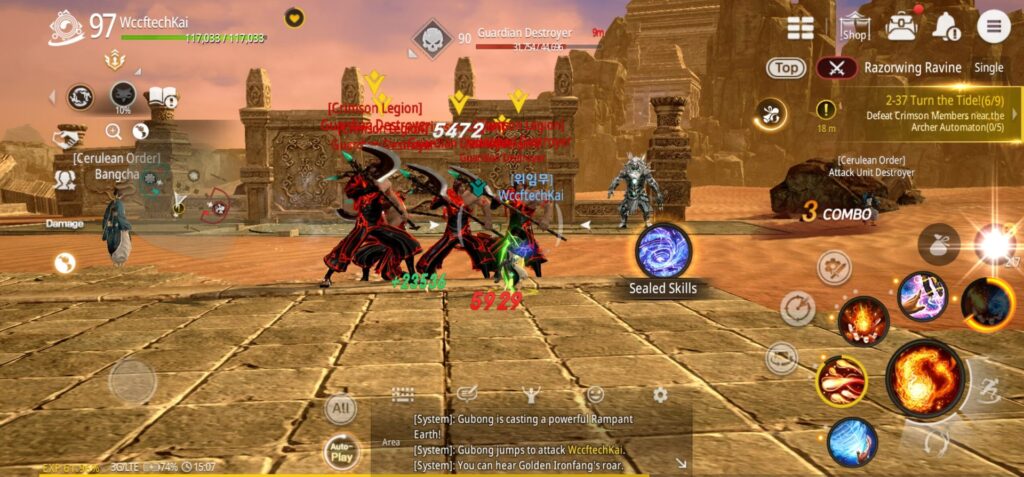This screenshot has width=1024, height=477.
Task: Activate the red flame kick skill
Action: pos(841,381)
